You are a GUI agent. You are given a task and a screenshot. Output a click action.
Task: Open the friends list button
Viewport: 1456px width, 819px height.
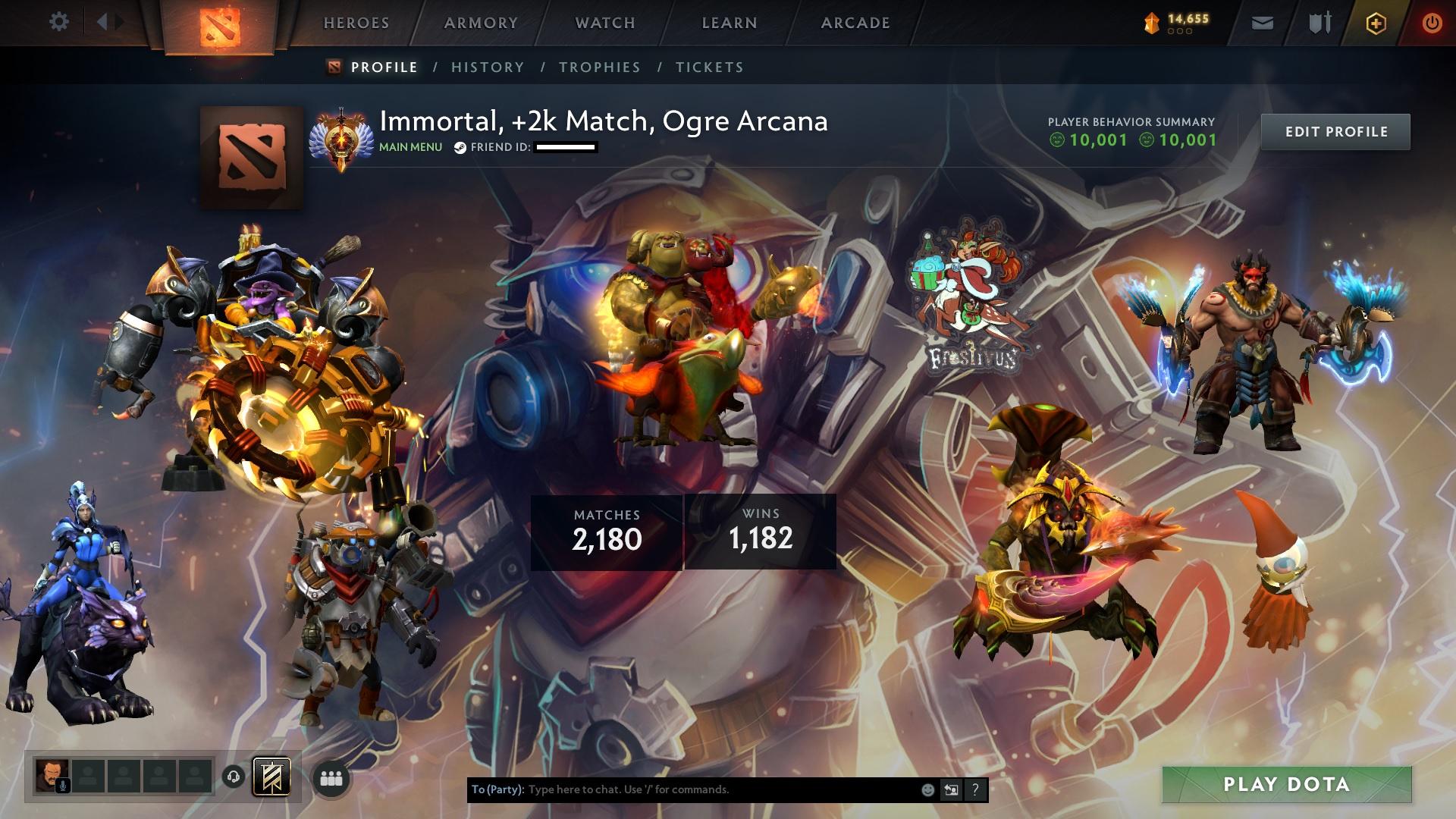click(x=331, y=779)
